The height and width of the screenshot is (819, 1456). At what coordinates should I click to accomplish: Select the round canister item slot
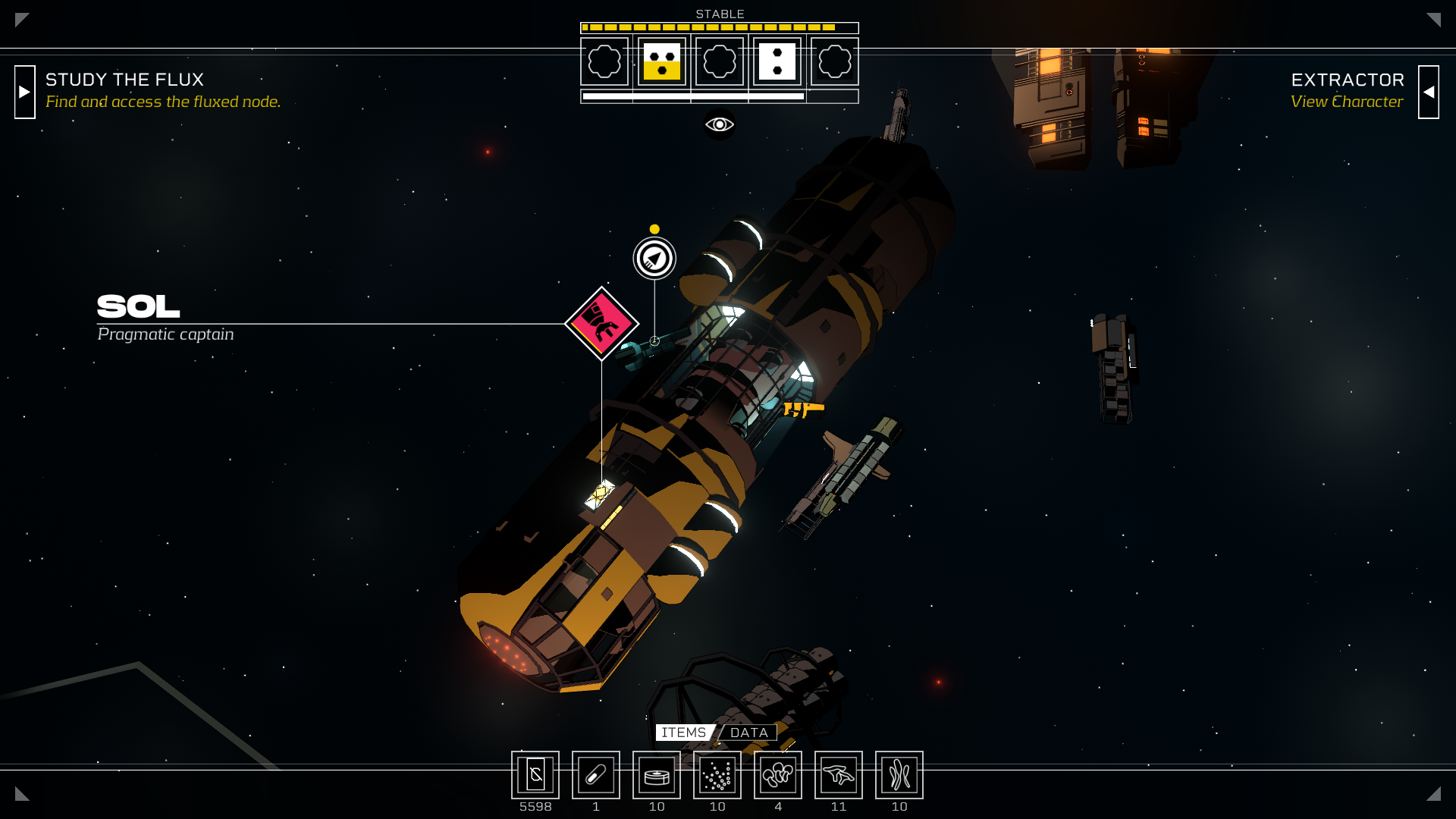pyautogui.click(x=657, y=775)
